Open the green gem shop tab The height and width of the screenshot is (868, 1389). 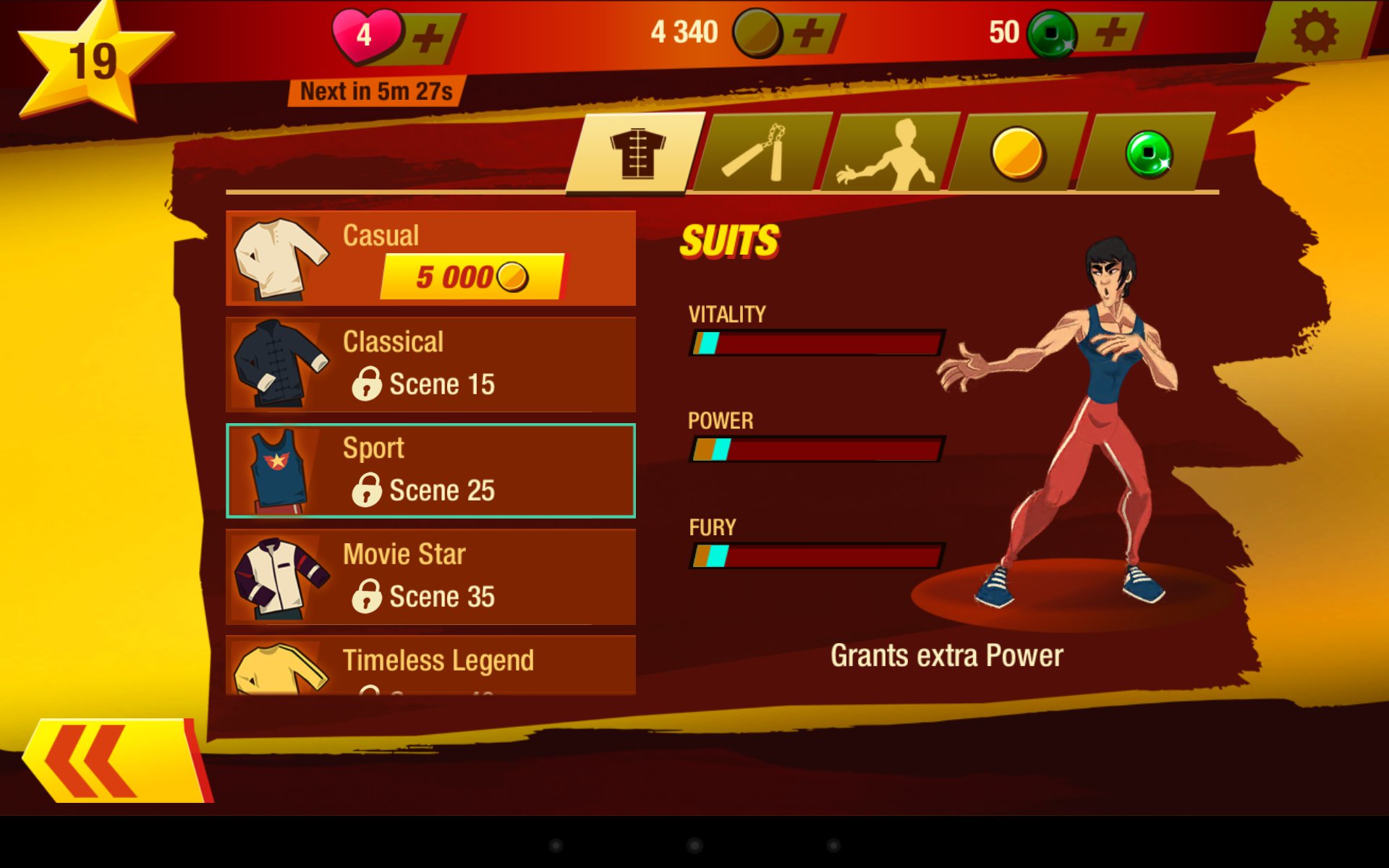1147,153
